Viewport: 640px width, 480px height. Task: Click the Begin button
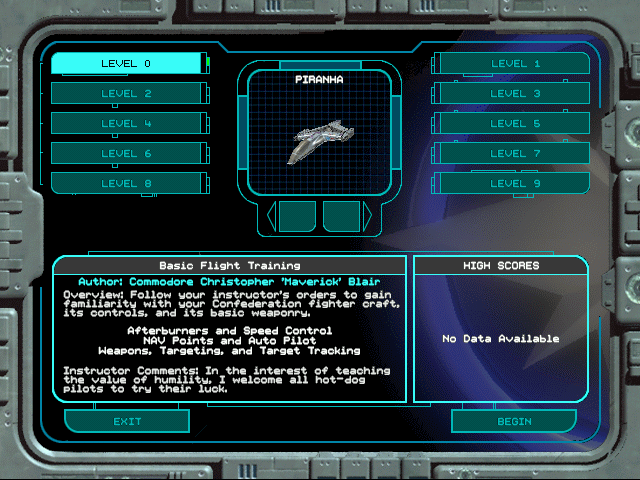pyautogui.click(x=514, y=421)
